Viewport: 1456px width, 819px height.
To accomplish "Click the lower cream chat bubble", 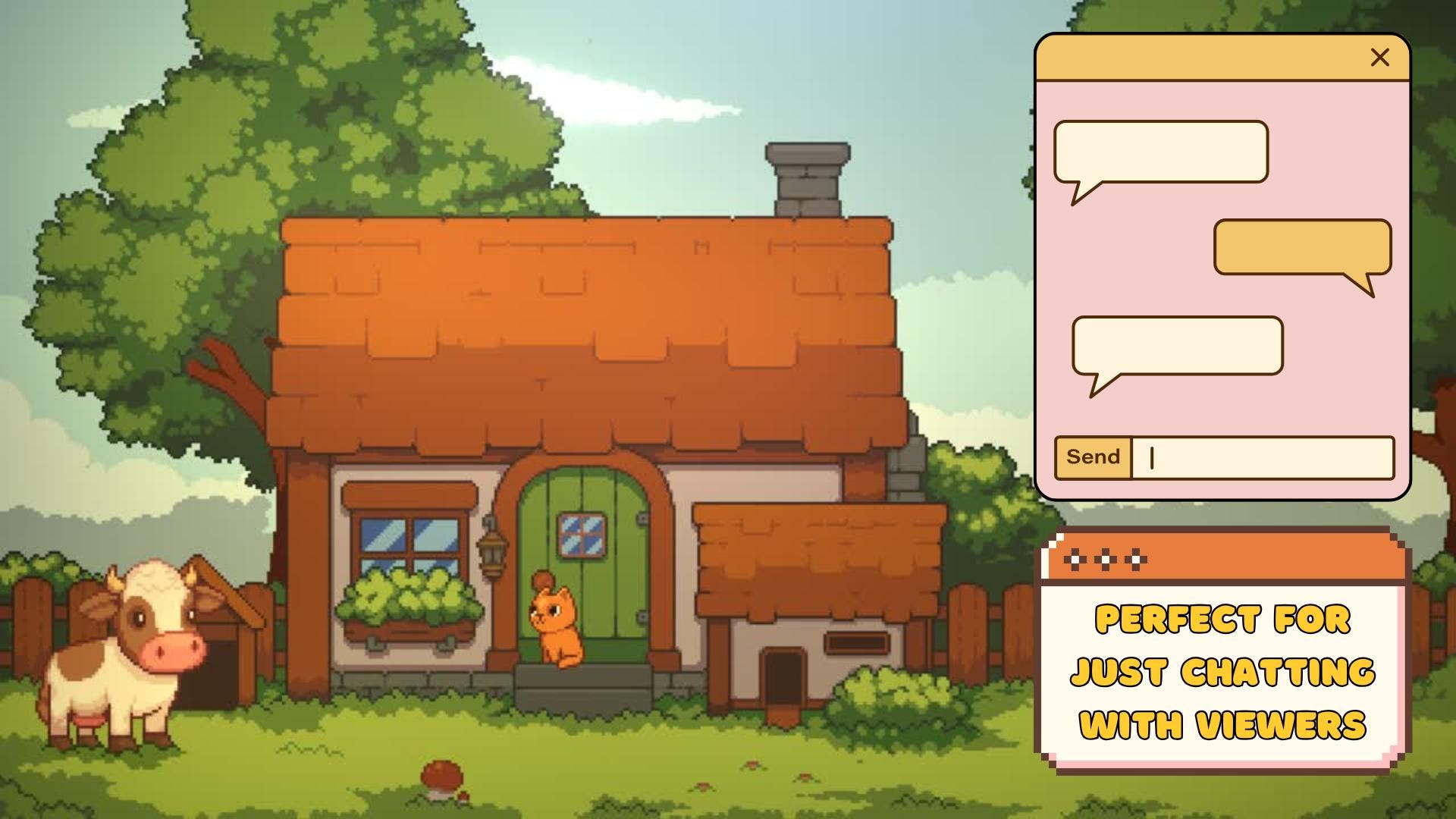I will [1177, 345].
